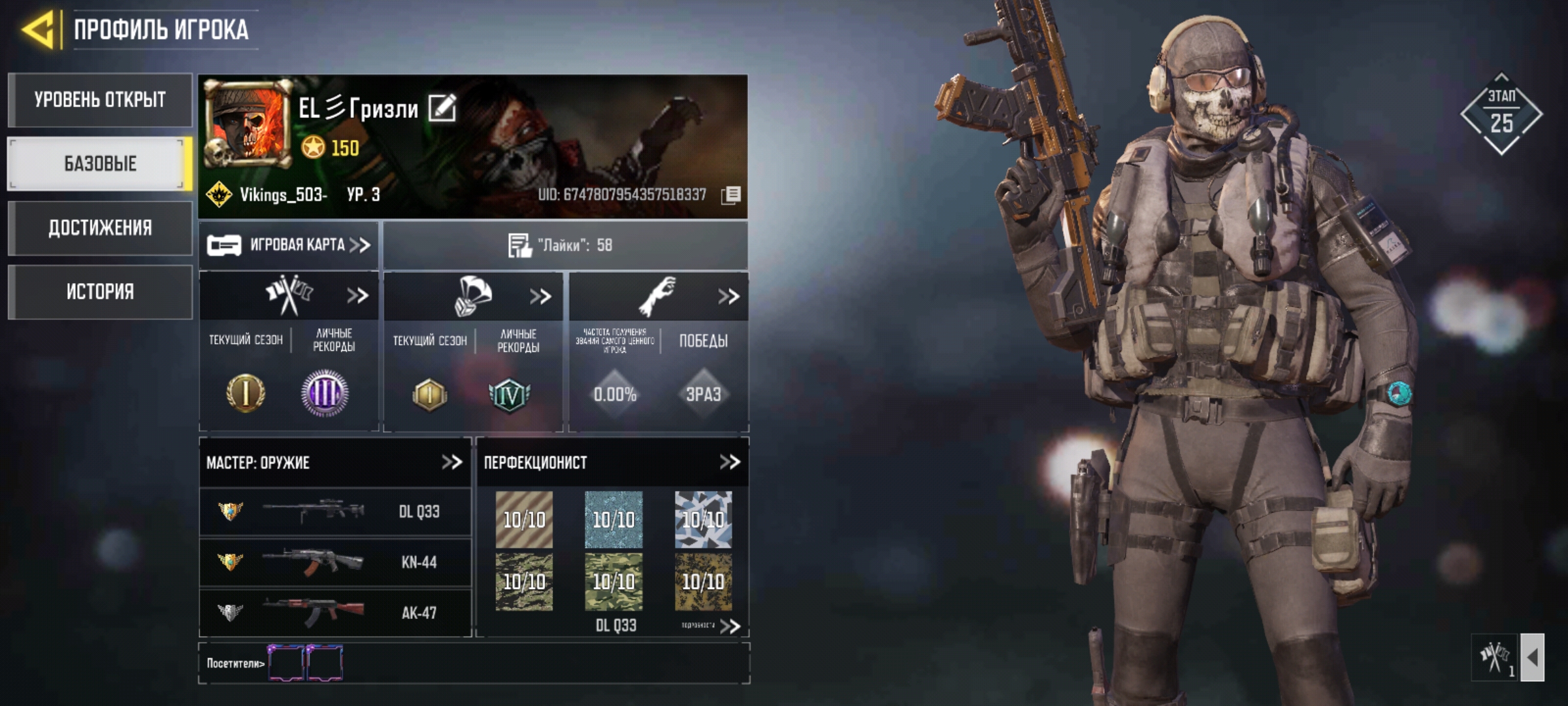Switch to the Достижения tab
Screen dimensions: 1568x706
[x=100, y=227]
